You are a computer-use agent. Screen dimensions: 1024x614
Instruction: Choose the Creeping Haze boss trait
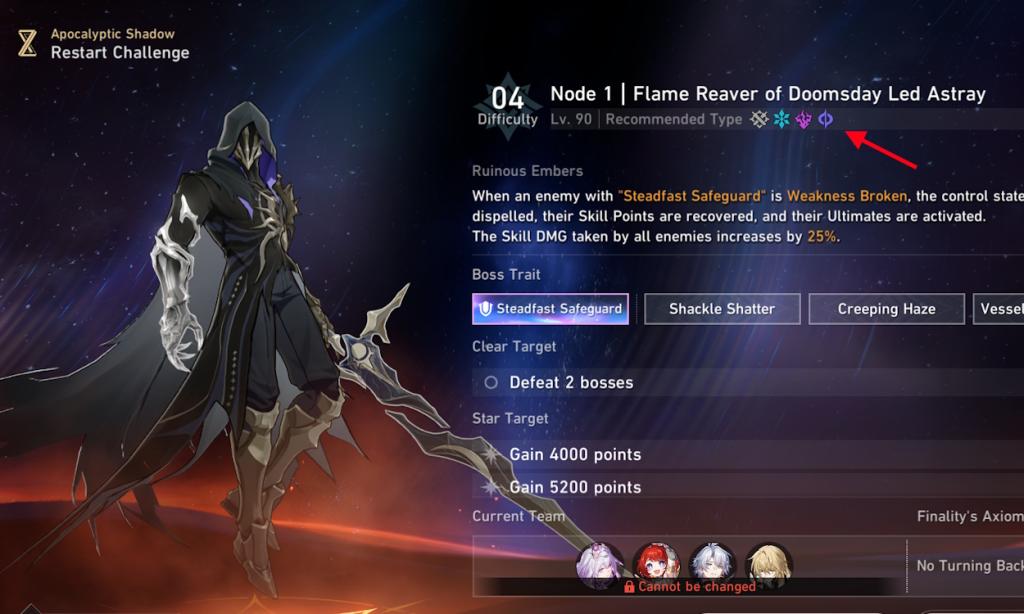(886, 309)
